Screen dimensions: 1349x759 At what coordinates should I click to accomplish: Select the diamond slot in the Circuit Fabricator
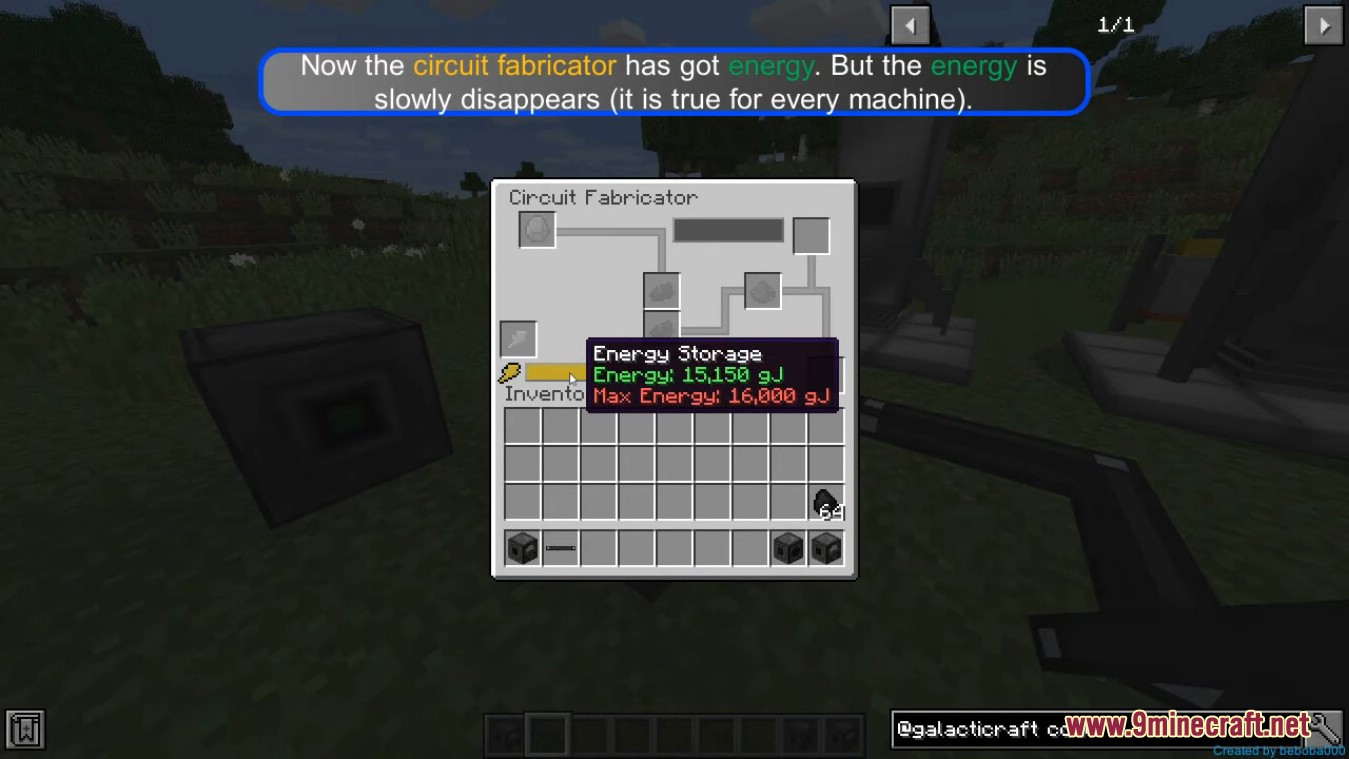[537, 229]
